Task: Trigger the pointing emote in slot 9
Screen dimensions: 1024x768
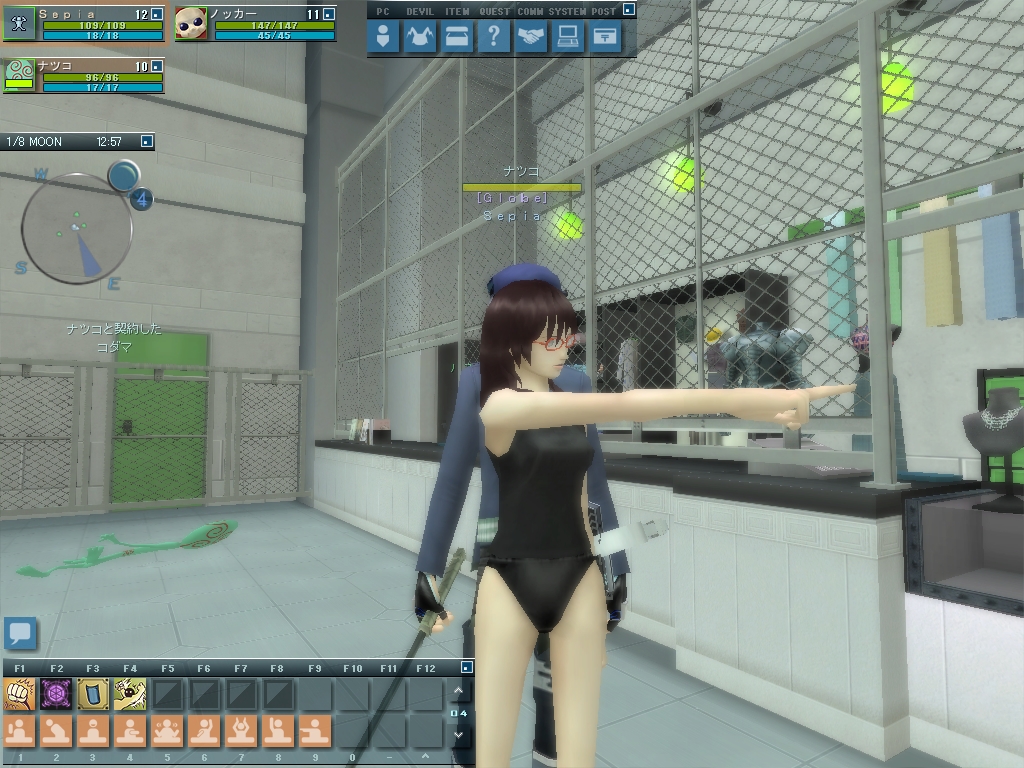Action: [x=314, y=731]
